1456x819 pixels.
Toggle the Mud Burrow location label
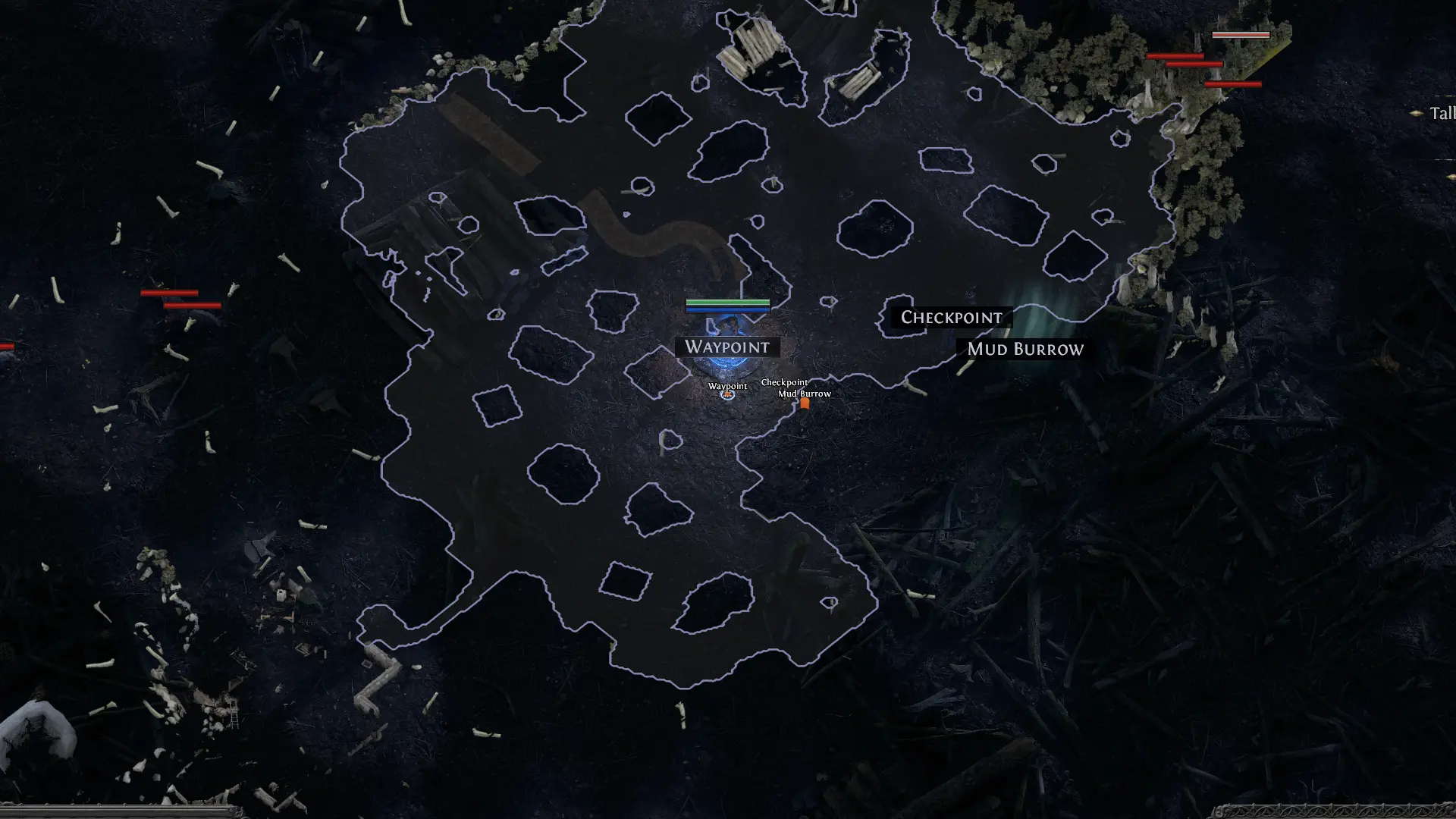point(1025,350)
